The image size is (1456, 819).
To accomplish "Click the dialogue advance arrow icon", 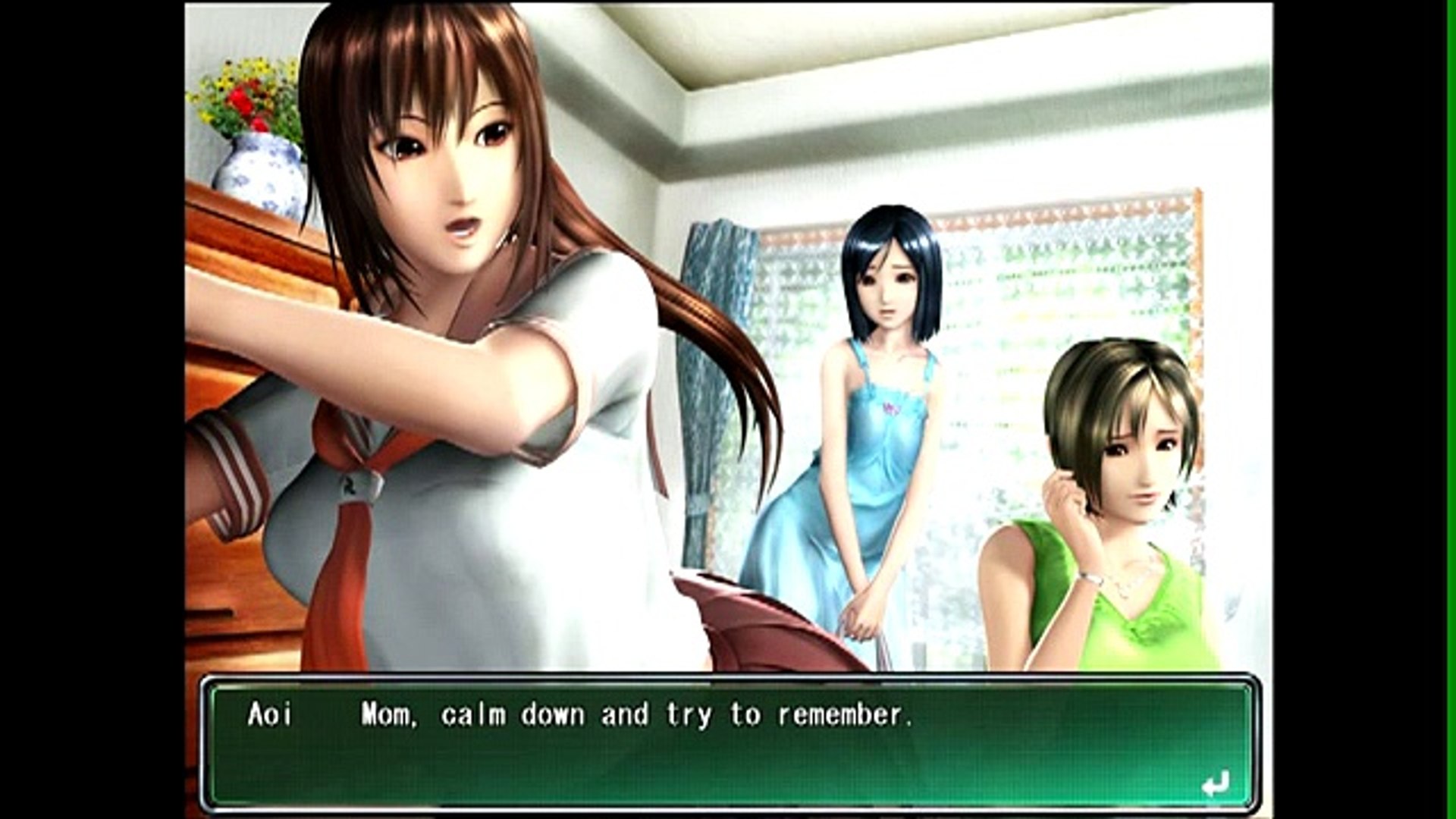I will (x=1215, y=784).
